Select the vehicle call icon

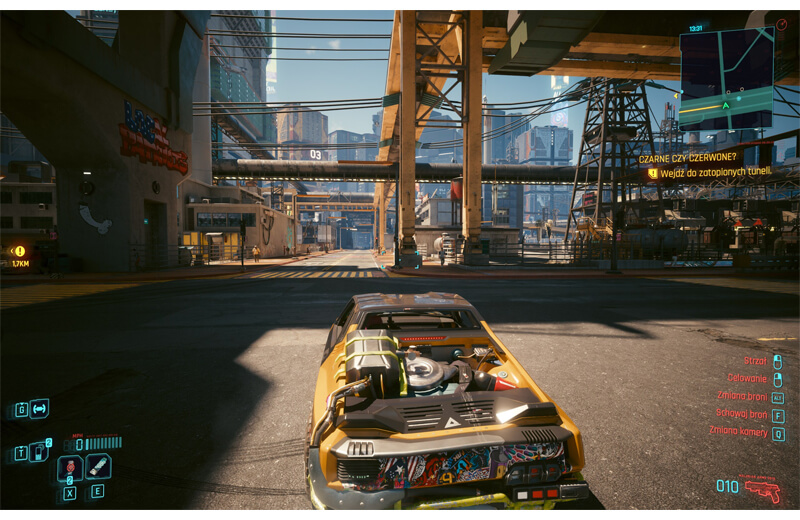[x=39, y=408]
